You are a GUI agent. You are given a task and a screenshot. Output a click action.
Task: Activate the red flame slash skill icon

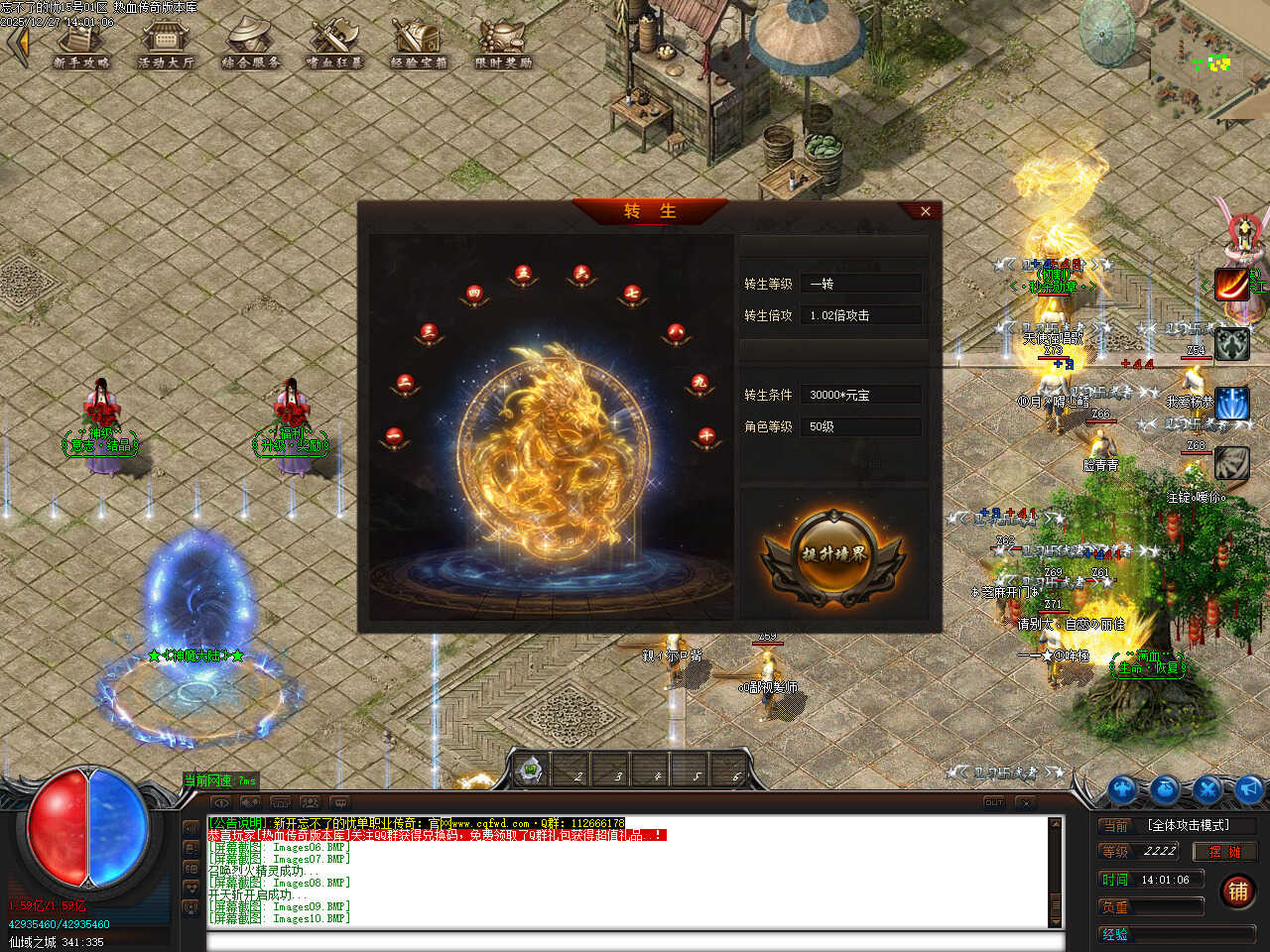click(1232, 285)
